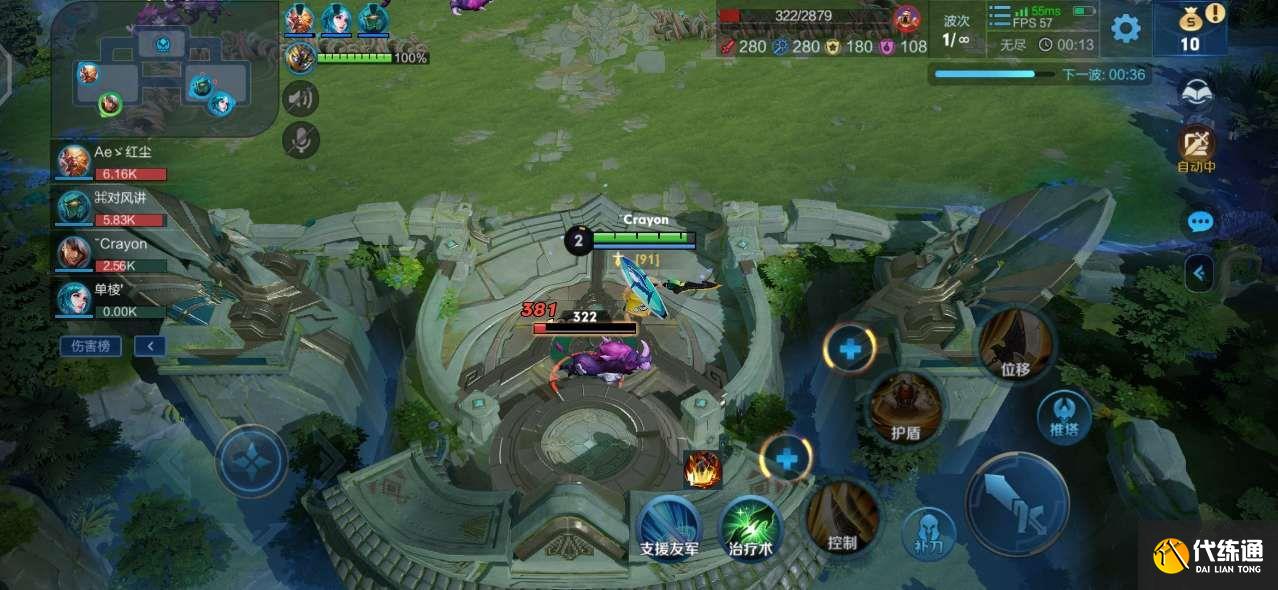The height and width of the screenshot is (590, 1278).
Task: Activate the 支援友军 support allies skill
Action: point(669,527)
